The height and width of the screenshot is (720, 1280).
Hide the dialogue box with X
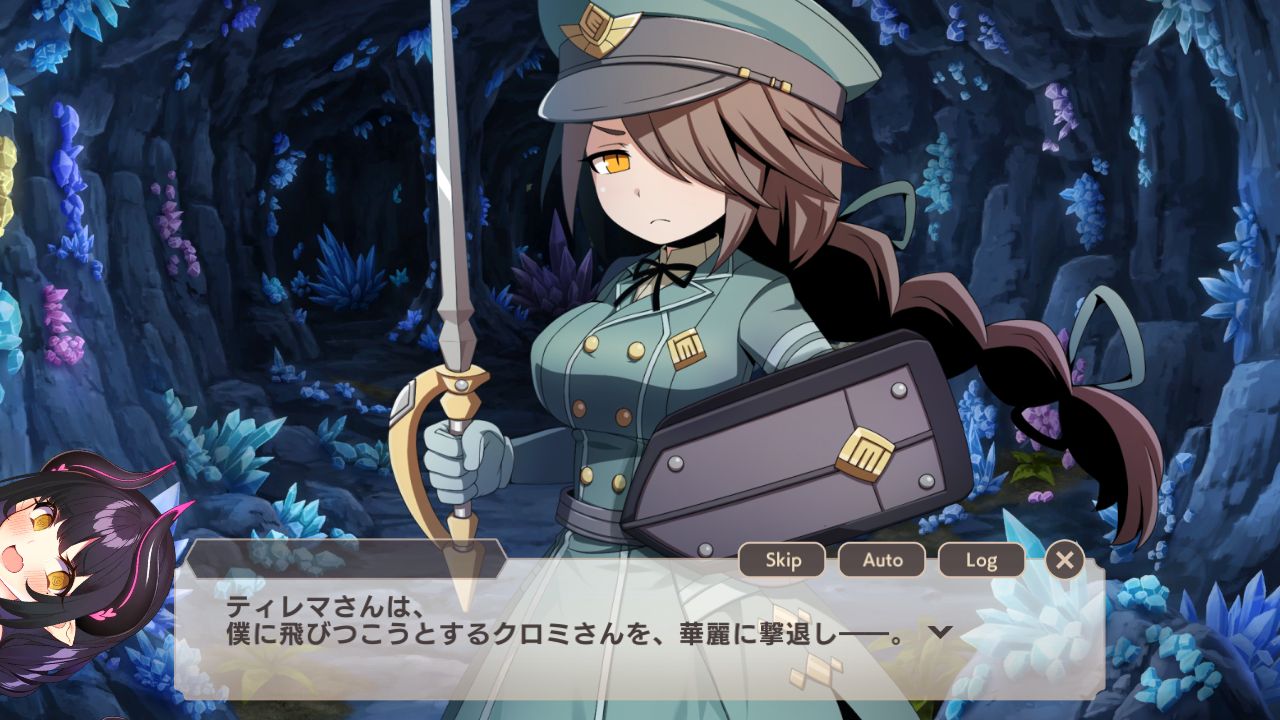1064,560
